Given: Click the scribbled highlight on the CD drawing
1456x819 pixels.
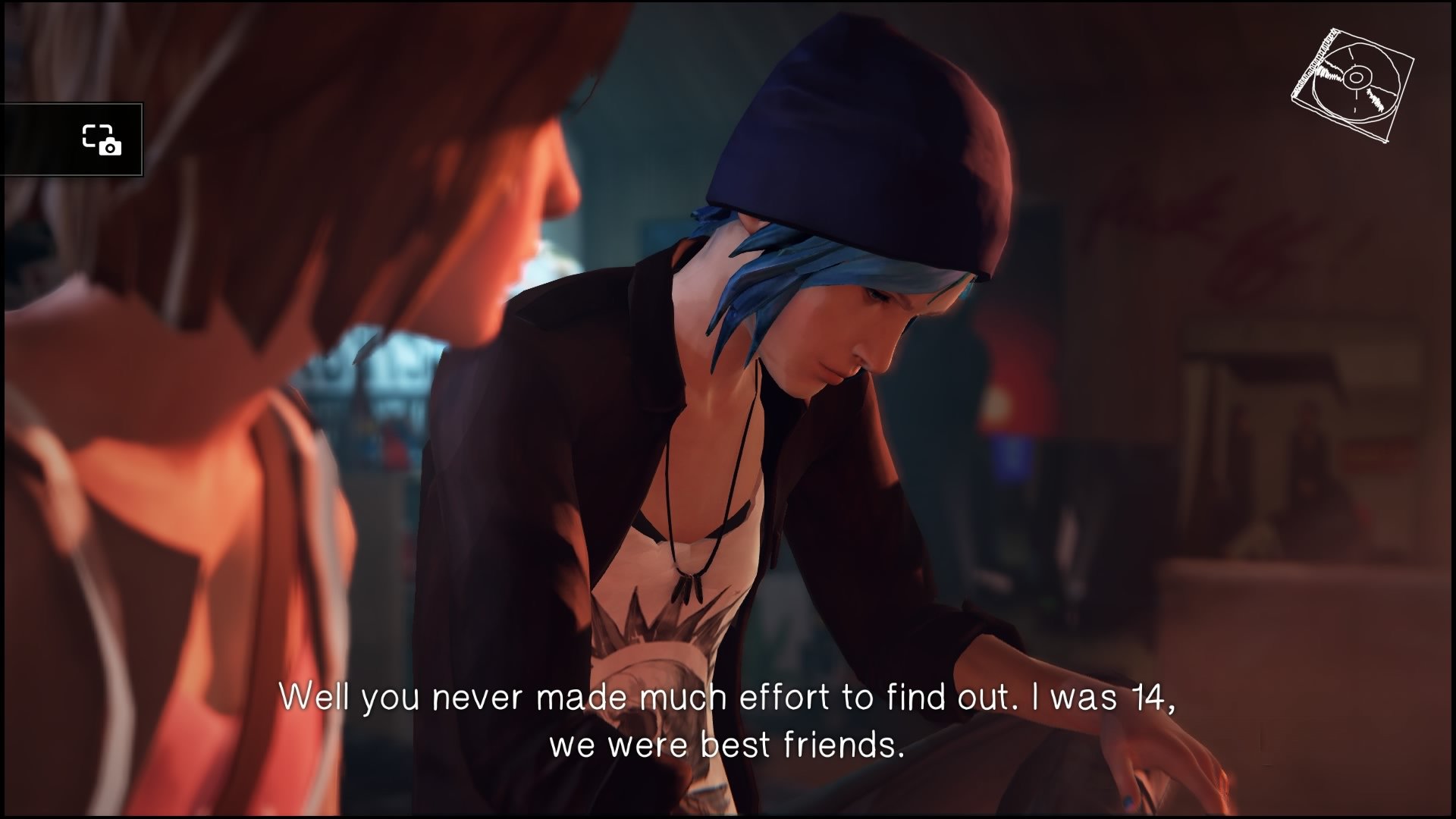Looking at the screenshot, I should (x=1327, y=73).
